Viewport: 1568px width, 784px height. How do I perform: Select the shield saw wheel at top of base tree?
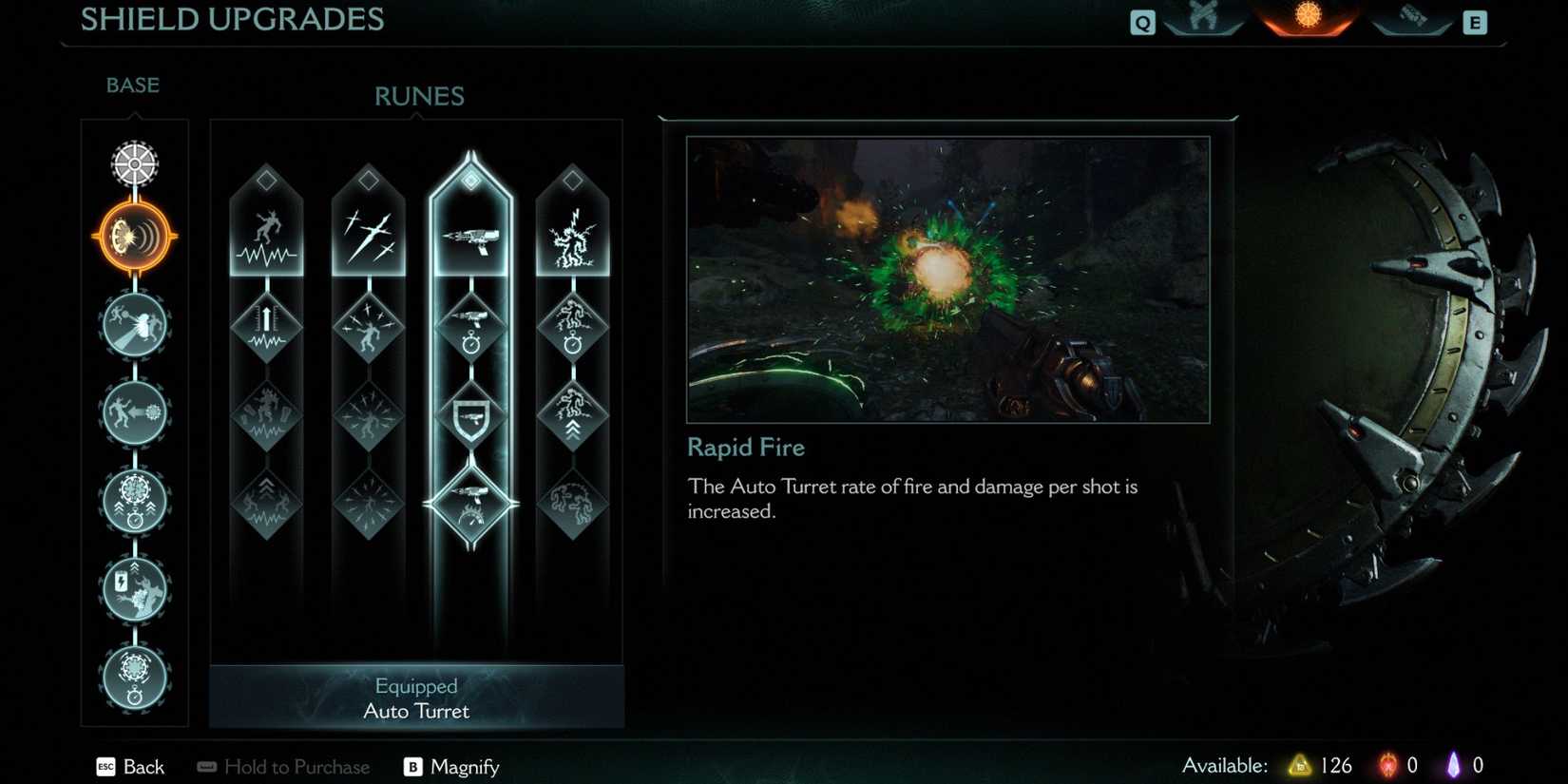(133, 163)
